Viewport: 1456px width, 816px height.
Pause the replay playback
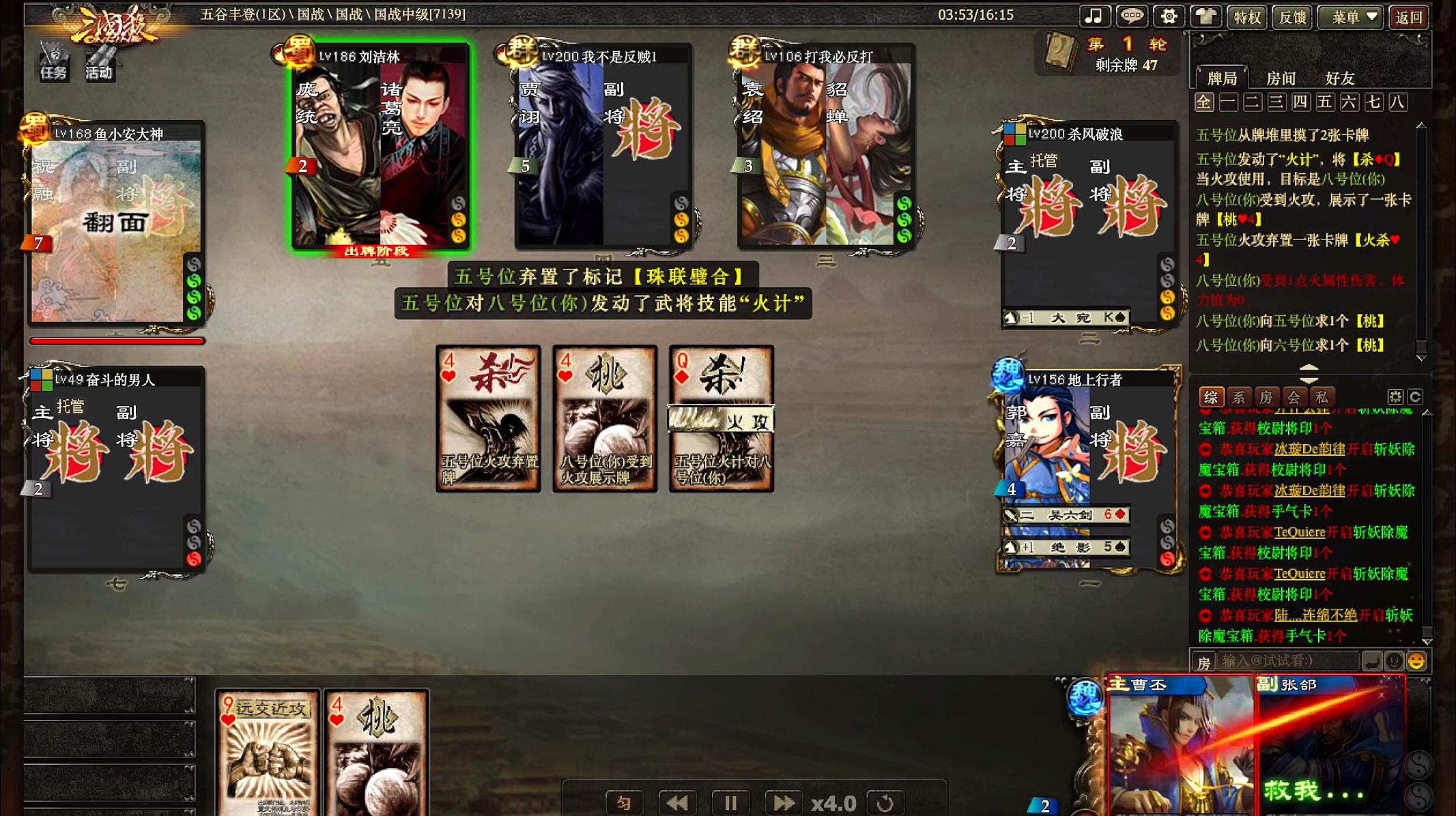[x=730, y=803]
